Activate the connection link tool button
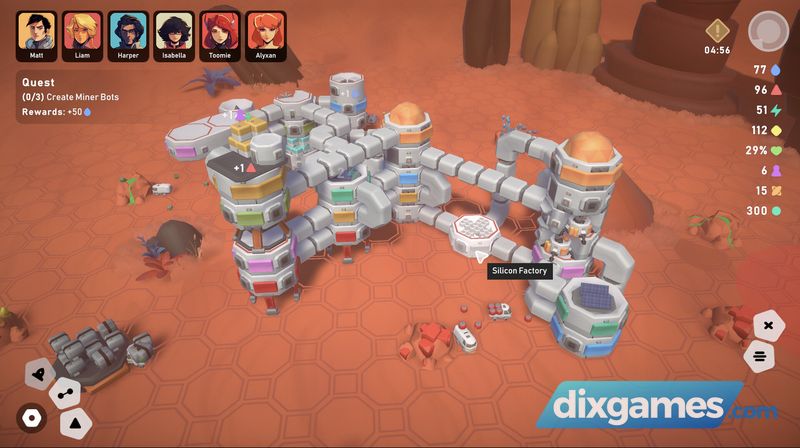Viewport: 800px width, 448px height. point(65,393)
